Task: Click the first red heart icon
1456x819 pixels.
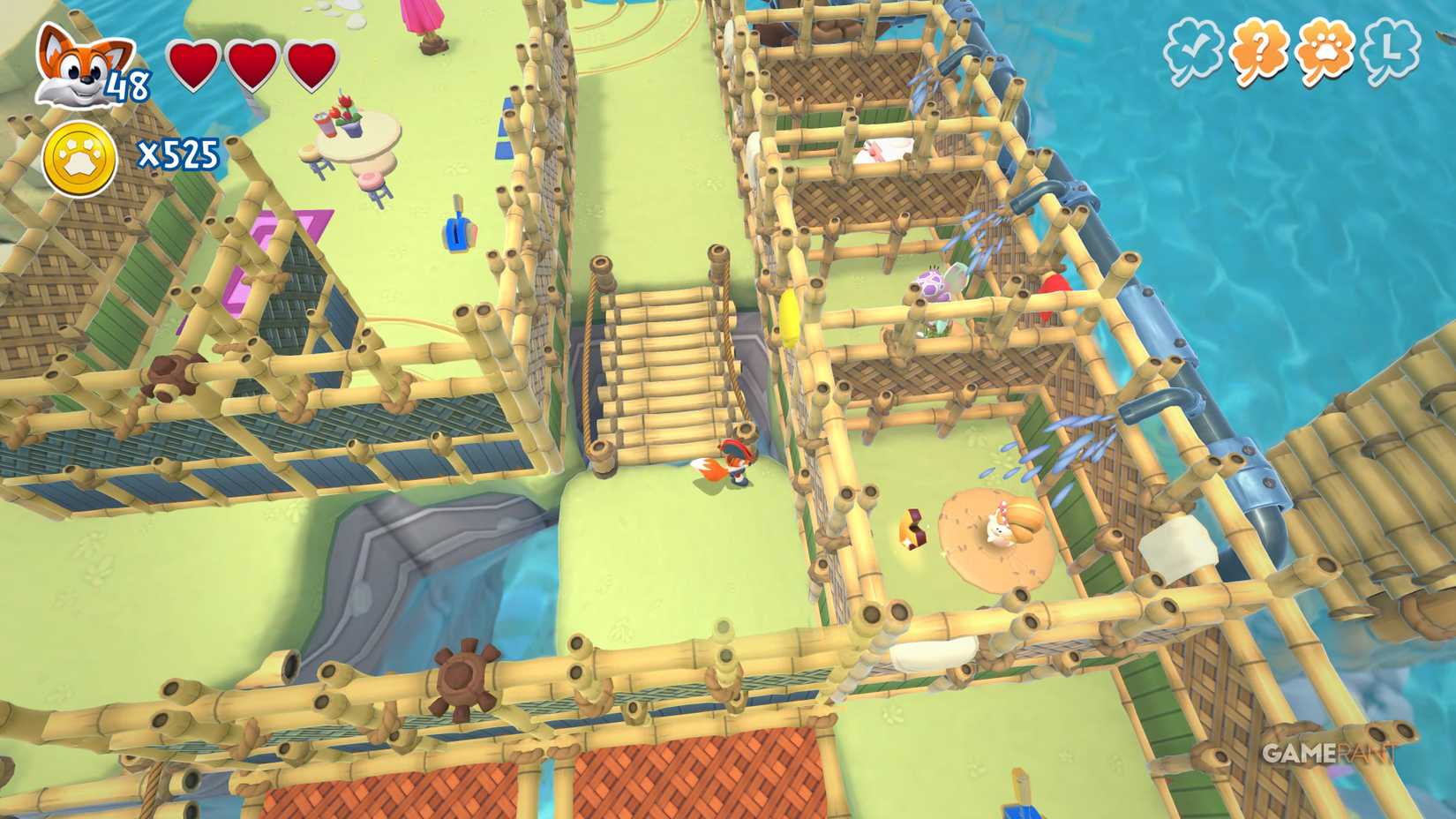Action: 193,64
